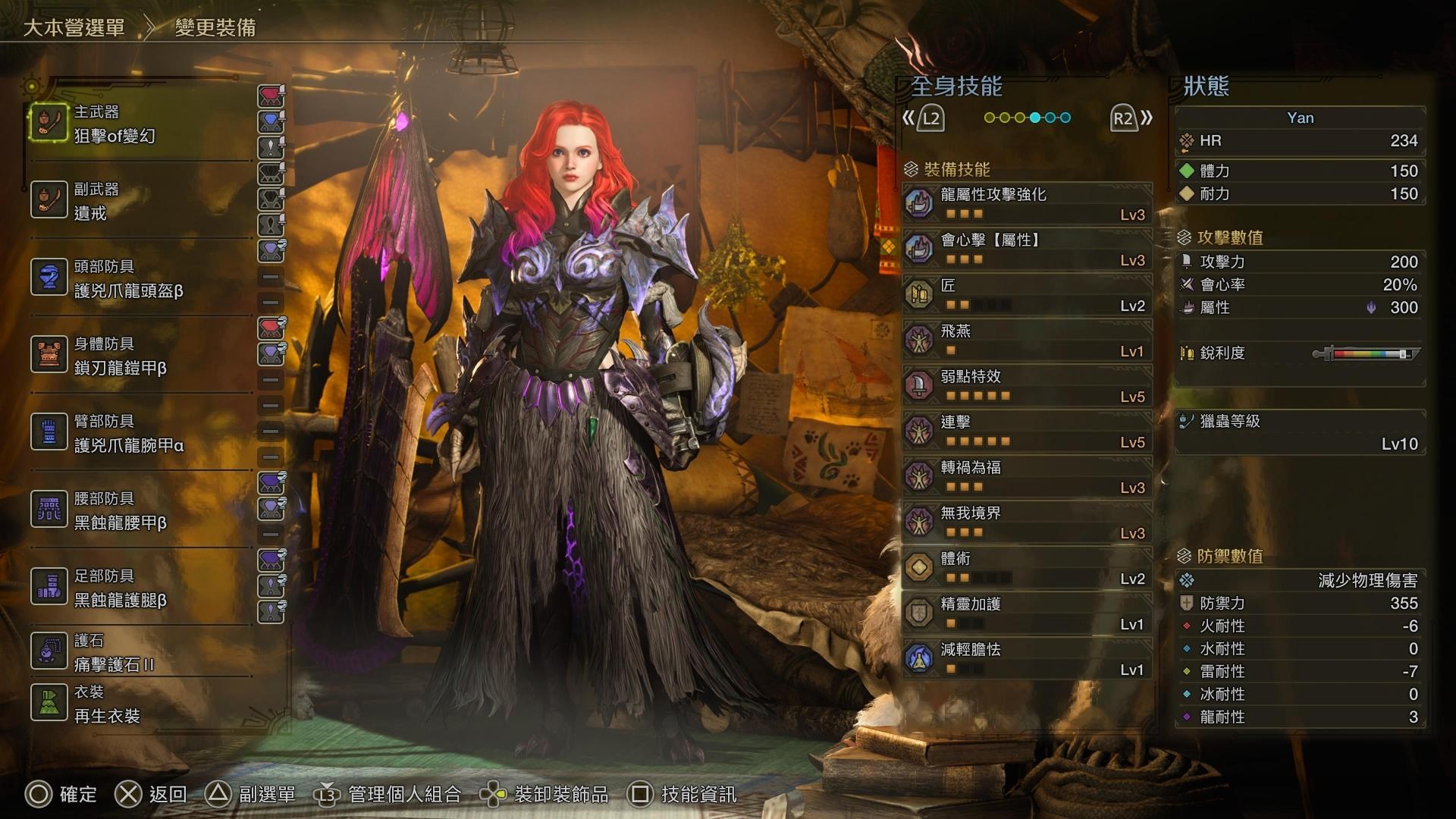The width and height of the screenshot is (1456, 819).
Task: Click the 頭部防具 helmet icon
Action: [49, 275]
